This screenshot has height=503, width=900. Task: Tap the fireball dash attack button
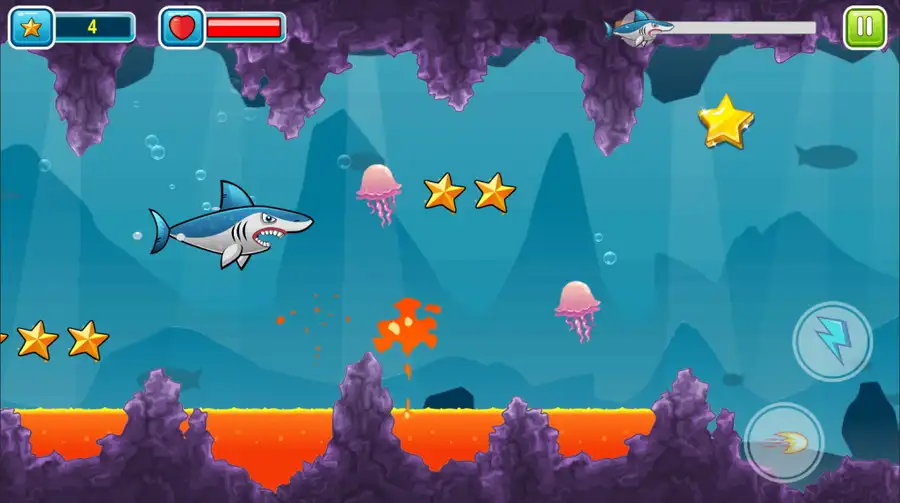coord(785,441)
